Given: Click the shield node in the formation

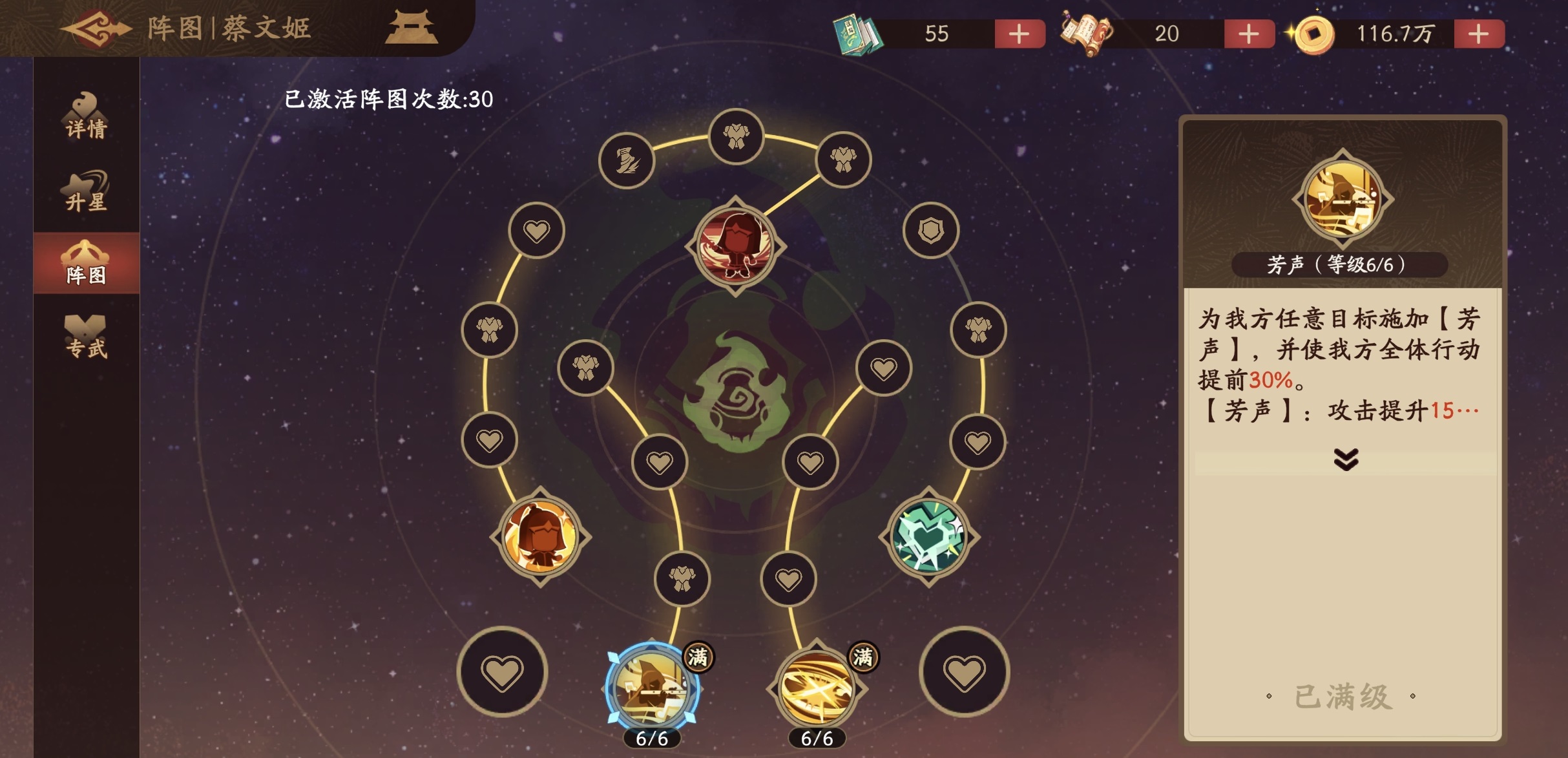Looking at the screenshot, I should click(930, 230).
